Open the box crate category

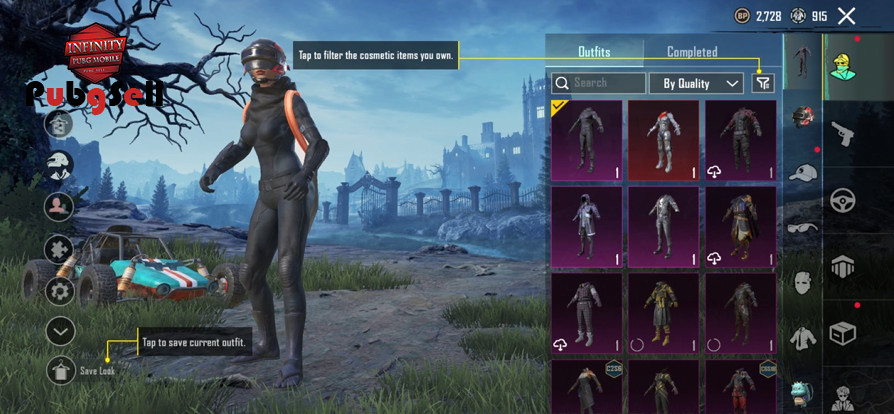click(x=842, y=332)
